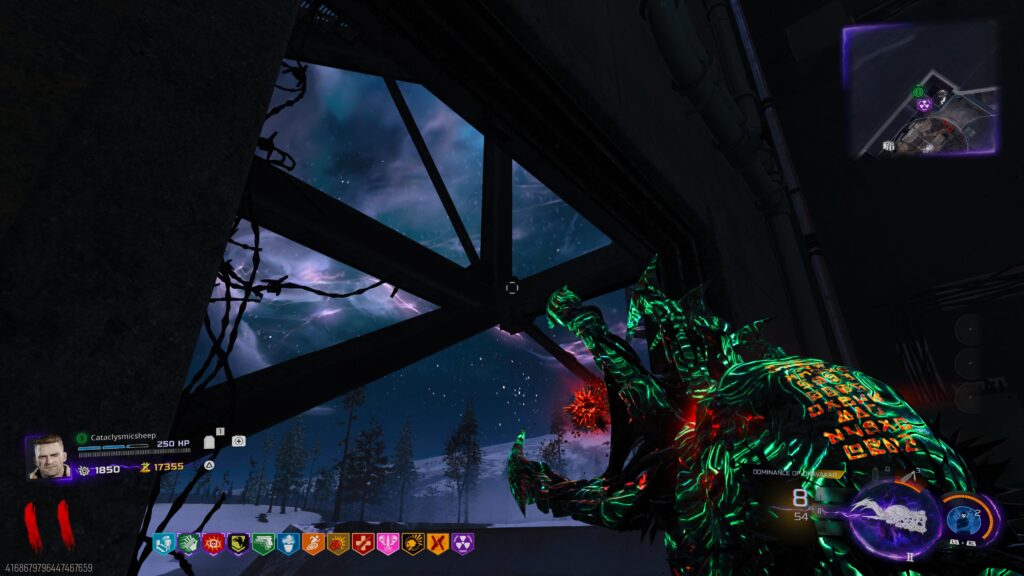Click the green pistol perk icon
Screen dimensions: 1024x576
pyautogui.click(x=263, y=543)
